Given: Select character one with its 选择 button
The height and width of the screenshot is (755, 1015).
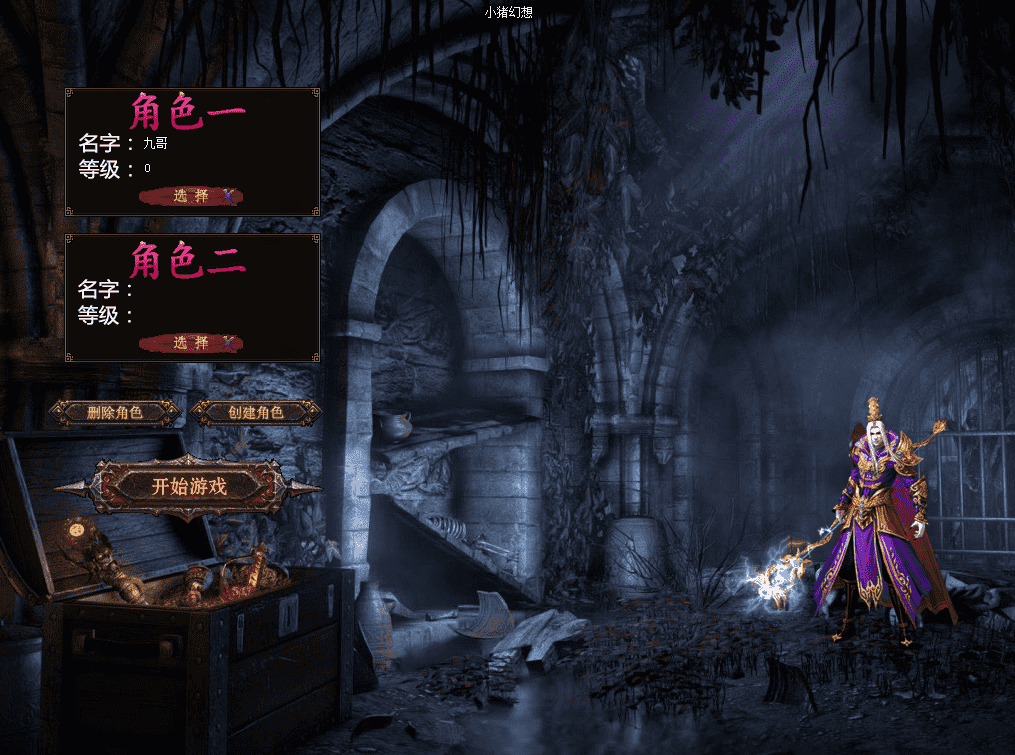Looking at the screenshot, I should coord(191,196).
